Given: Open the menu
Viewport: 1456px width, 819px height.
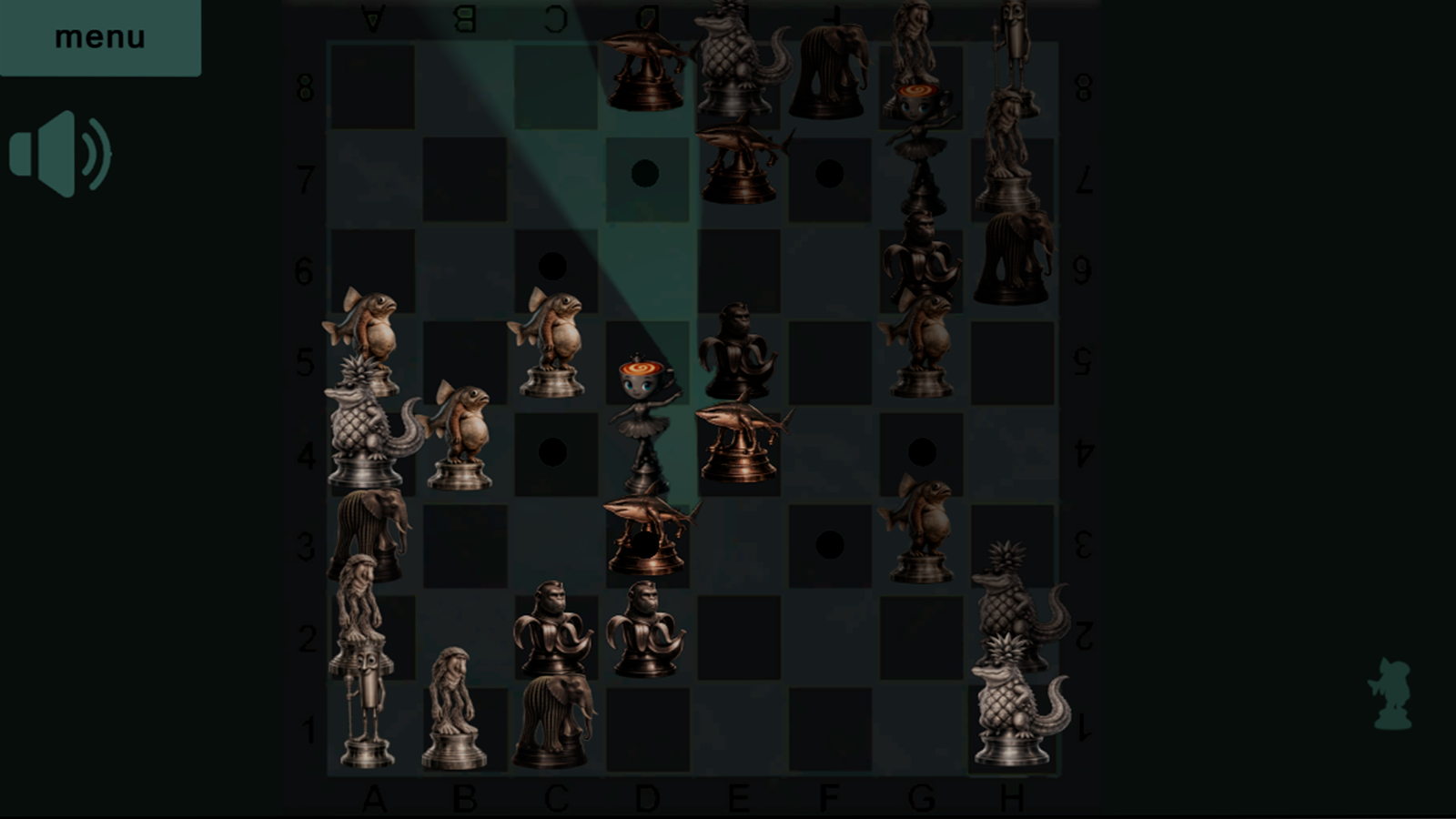Looking at the screenshot, I should click(100, 36).
